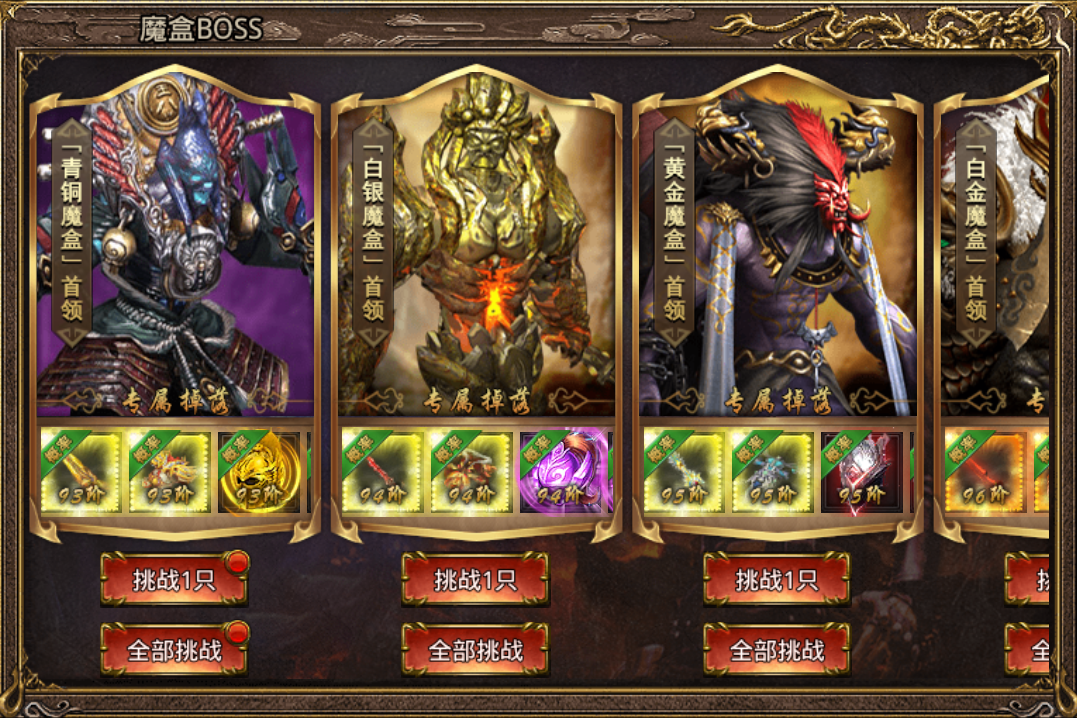Select the 黄金魔盒 red-masked boss card

(x=778, y=250)
